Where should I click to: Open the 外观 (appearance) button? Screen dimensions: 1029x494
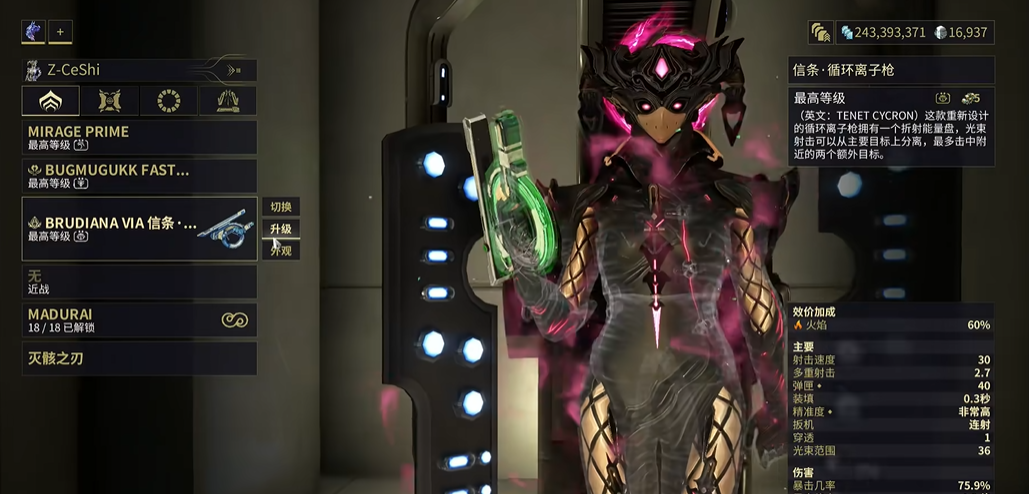click(x=281, y=250)
